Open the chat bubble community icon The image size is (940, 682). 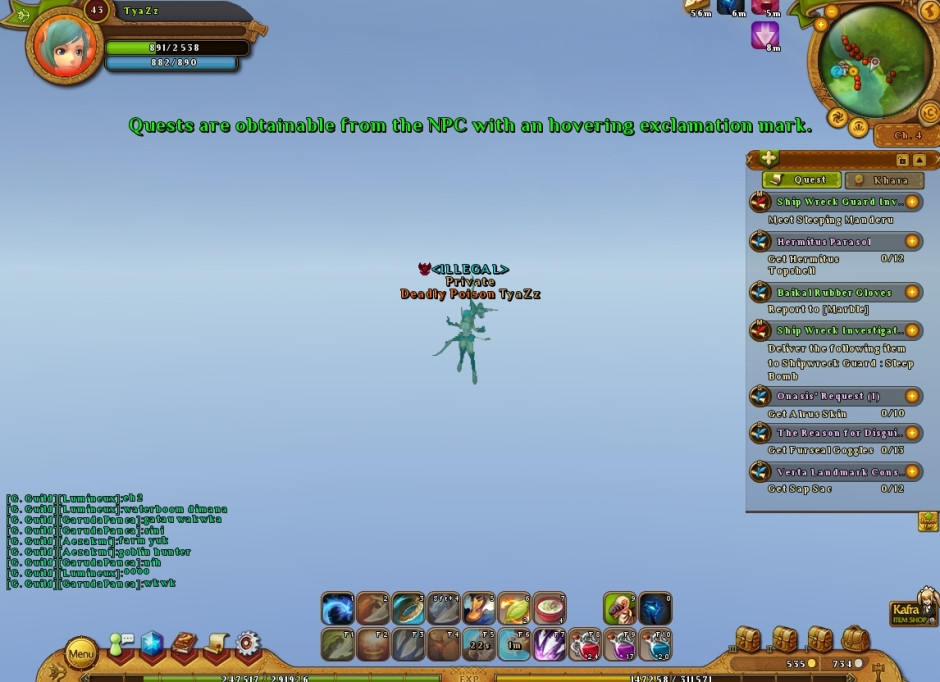coord(121,643)
